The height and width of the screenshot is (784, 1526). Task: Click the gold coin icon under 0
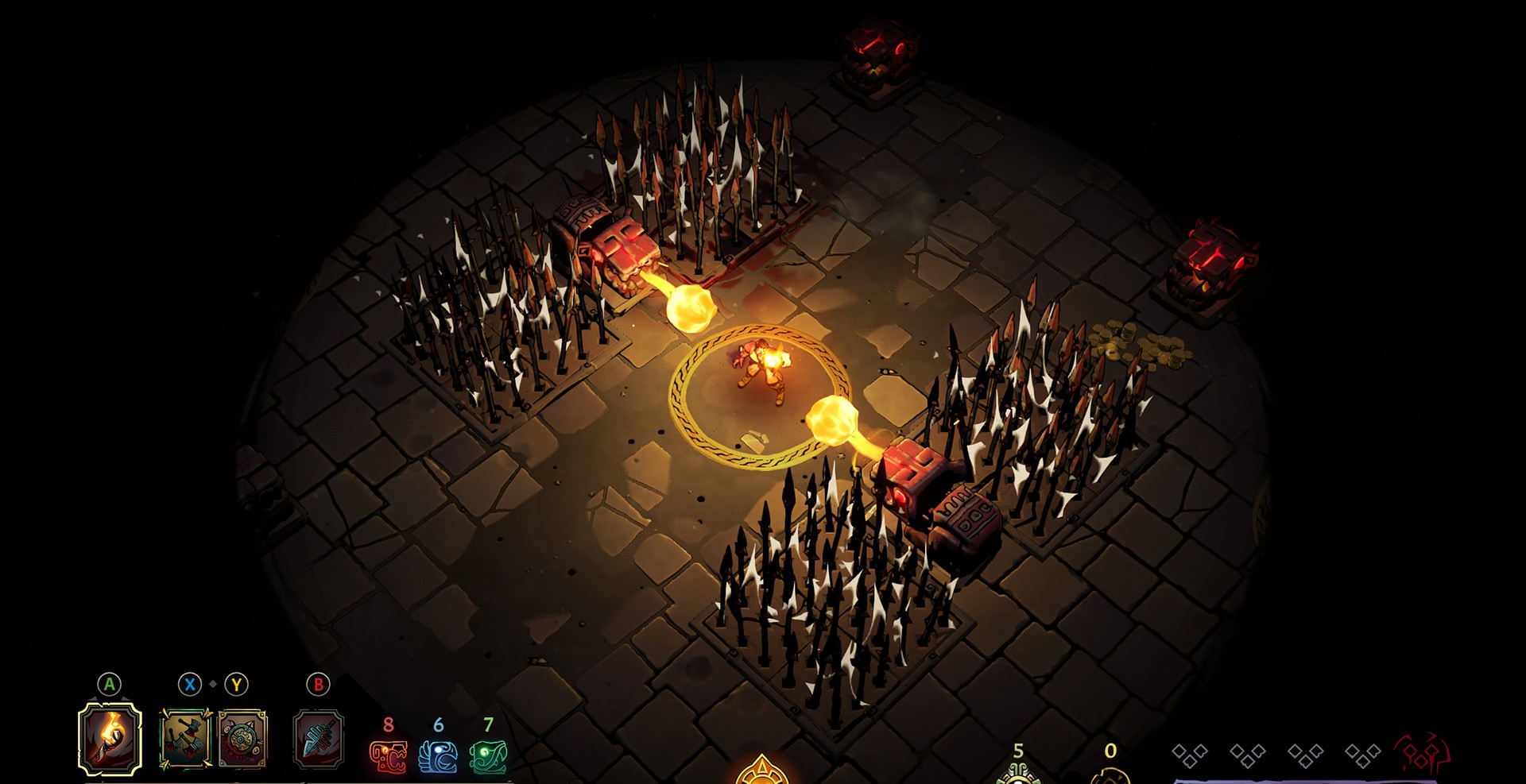(1110, 775)
